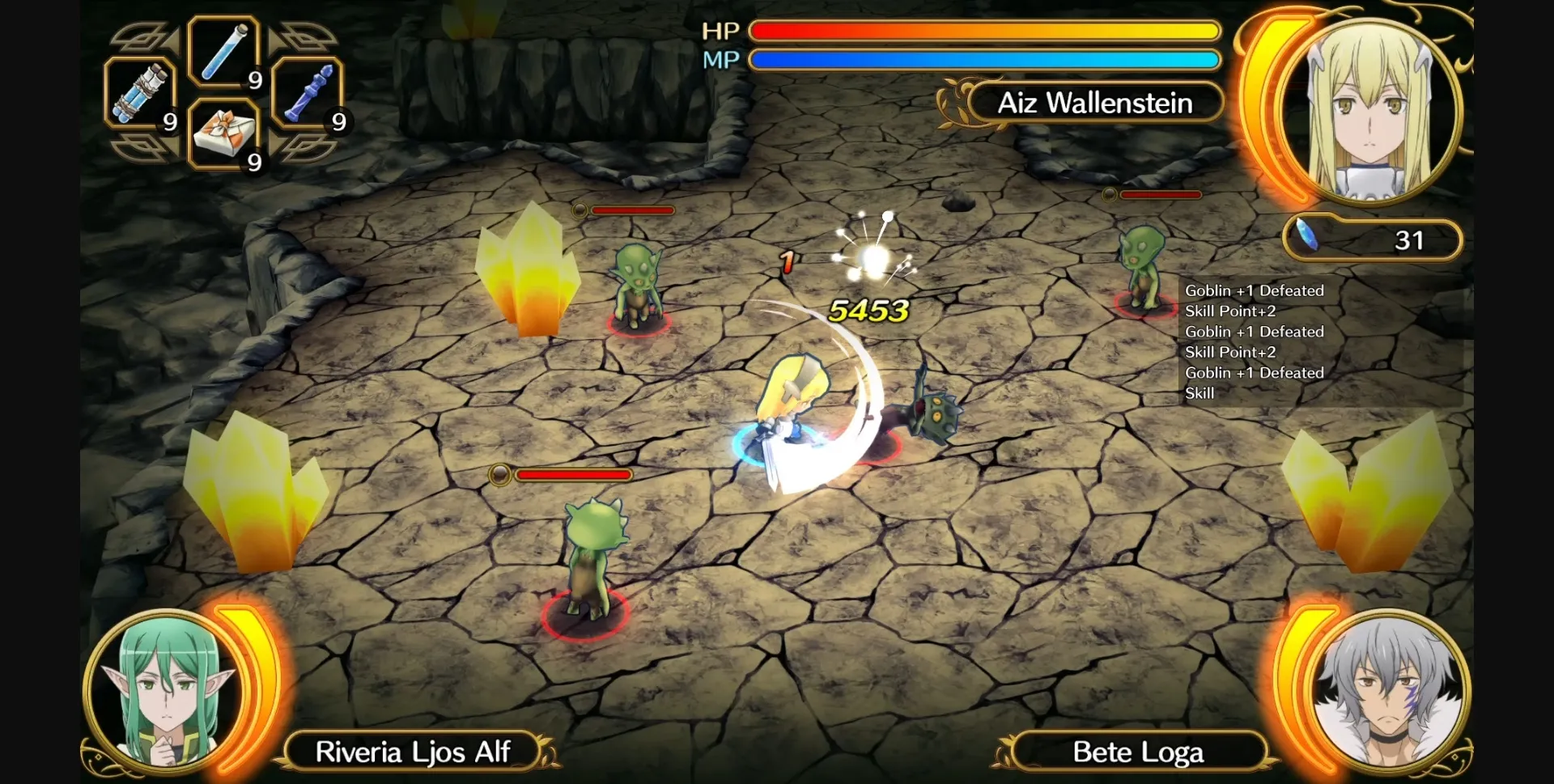Click the Bete Loga name banner
This screenshot has width=1554, height=784.
tap(1140, 751)
